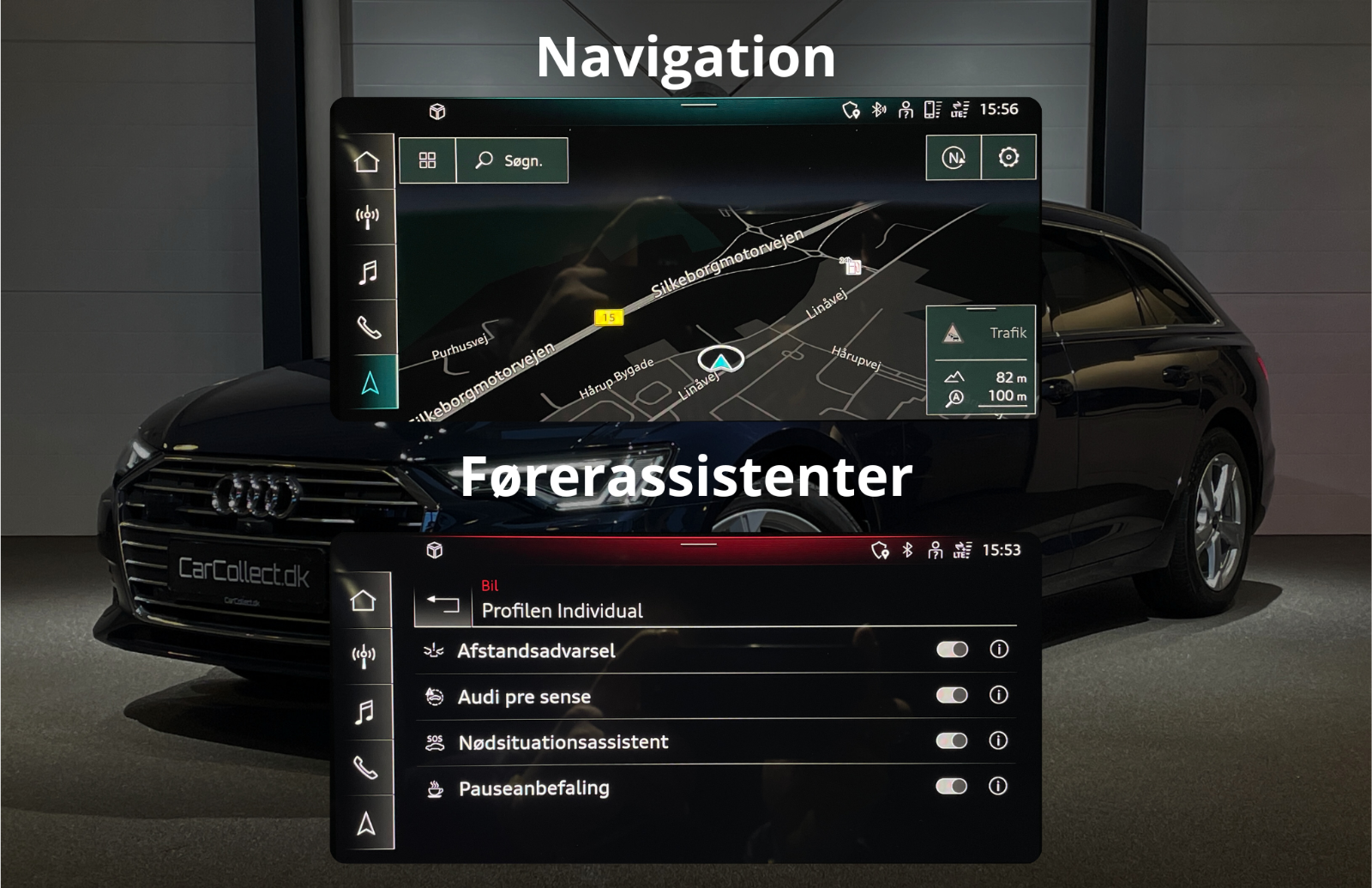Image resolution: width=1372 pixels, height=888 pixels.
Task: Show info for Audi pre sense
Action: [x=999, y=695]
